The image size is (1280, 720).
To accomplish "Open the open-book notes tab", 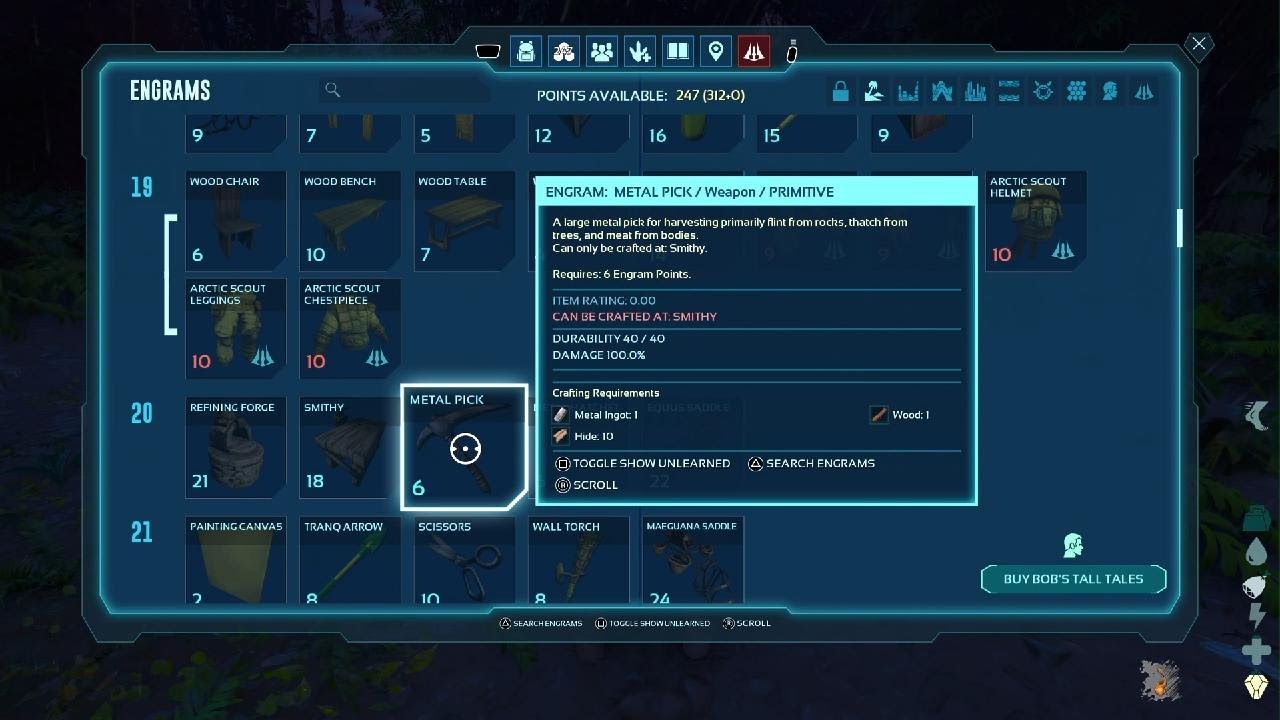I will coord(678,51).
